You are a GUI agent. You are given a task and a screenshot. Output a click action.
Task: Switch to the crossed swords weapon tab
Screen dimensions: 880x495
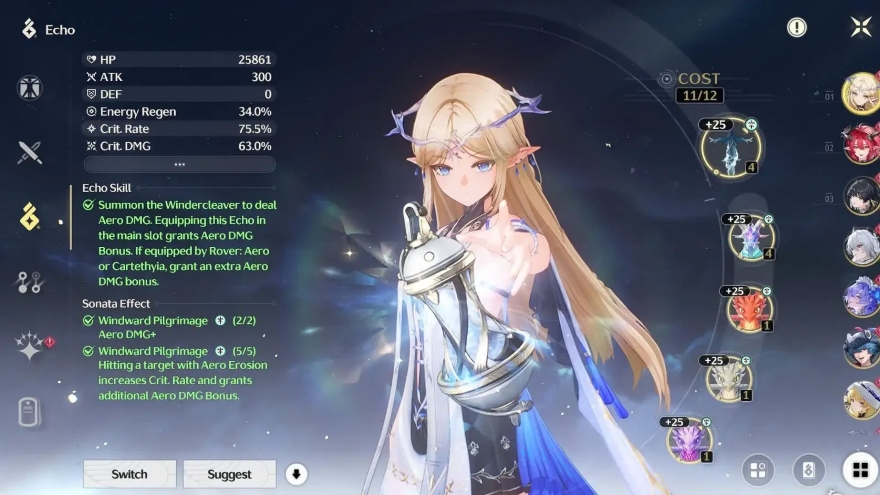tap(29, 152)
